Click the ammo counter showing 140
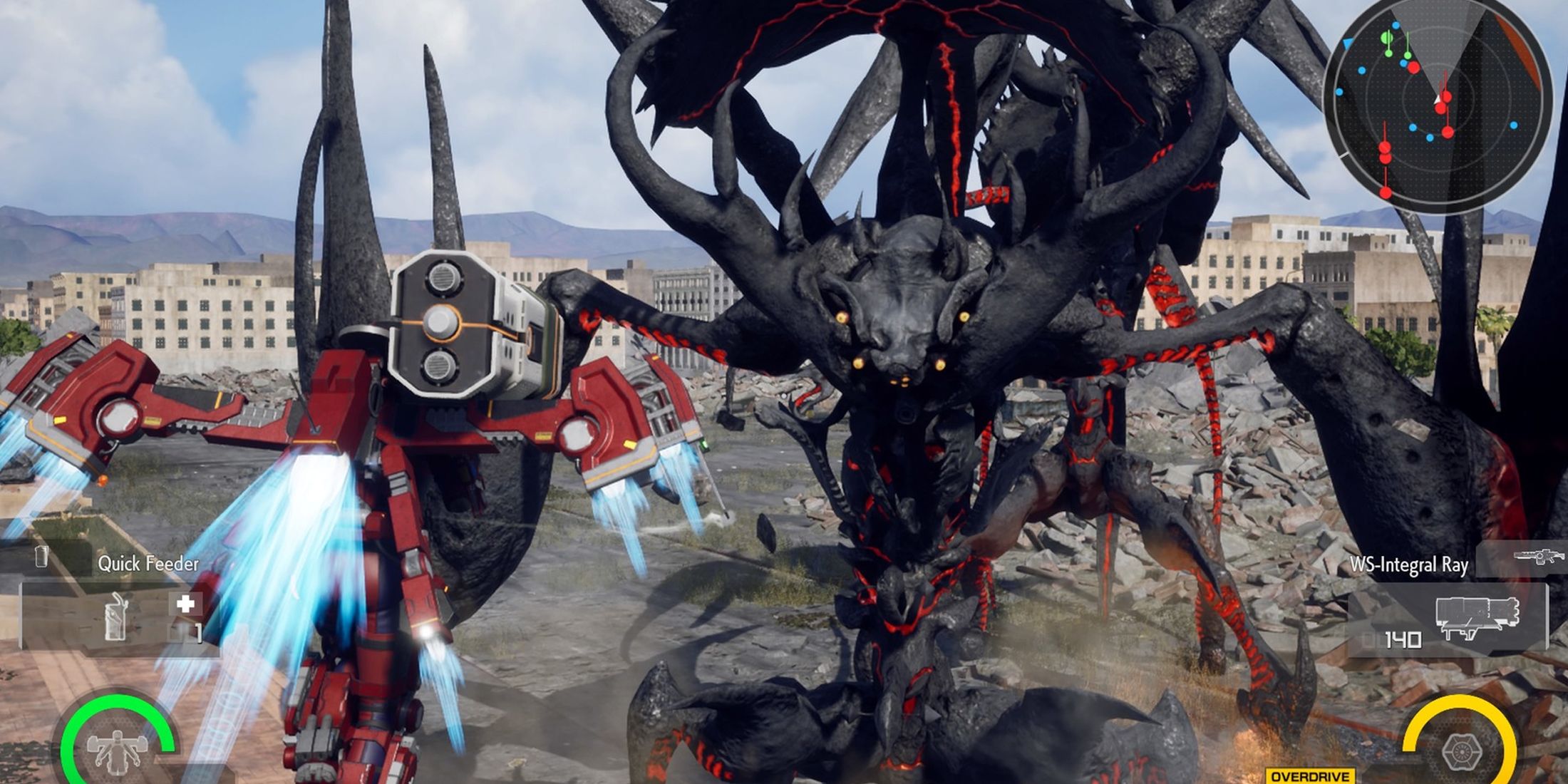The width and height of the screenshot is (1568, 784). pyautogui.click(x=1403, y=638)
